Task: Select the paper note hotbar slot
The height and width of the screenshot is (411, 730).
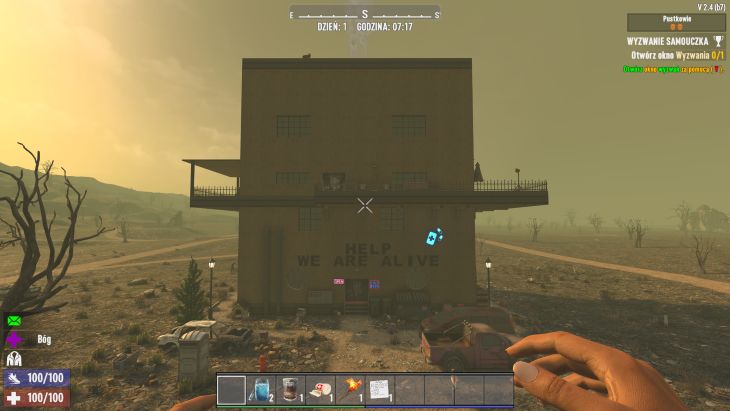Action: (379, 390)
